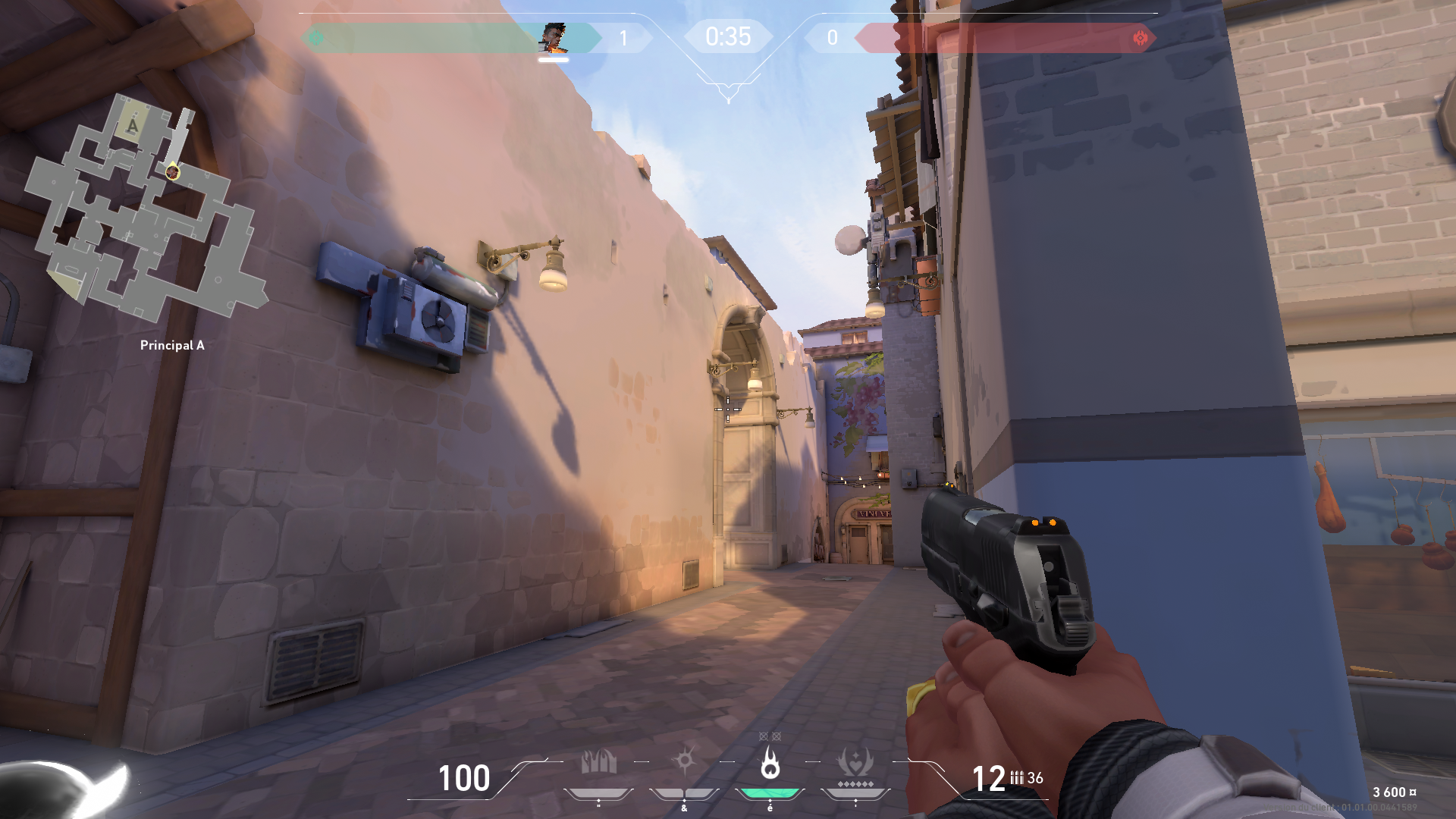This screenshot has height=819, width=1456.
Task: Click the health value showing 100
Action: [x=463, y=779]
